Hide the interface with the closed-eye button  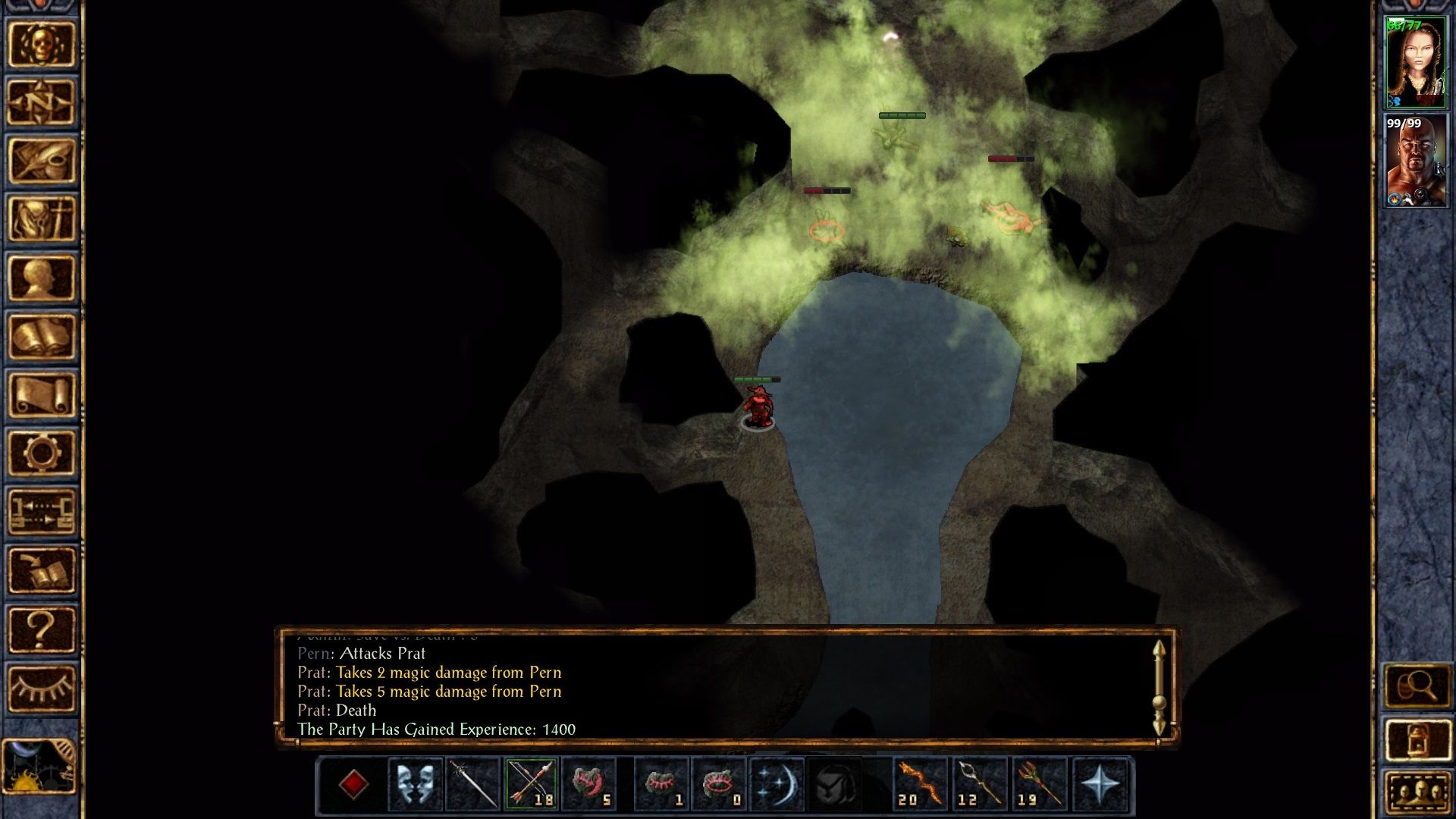click(x=41, y=689)
